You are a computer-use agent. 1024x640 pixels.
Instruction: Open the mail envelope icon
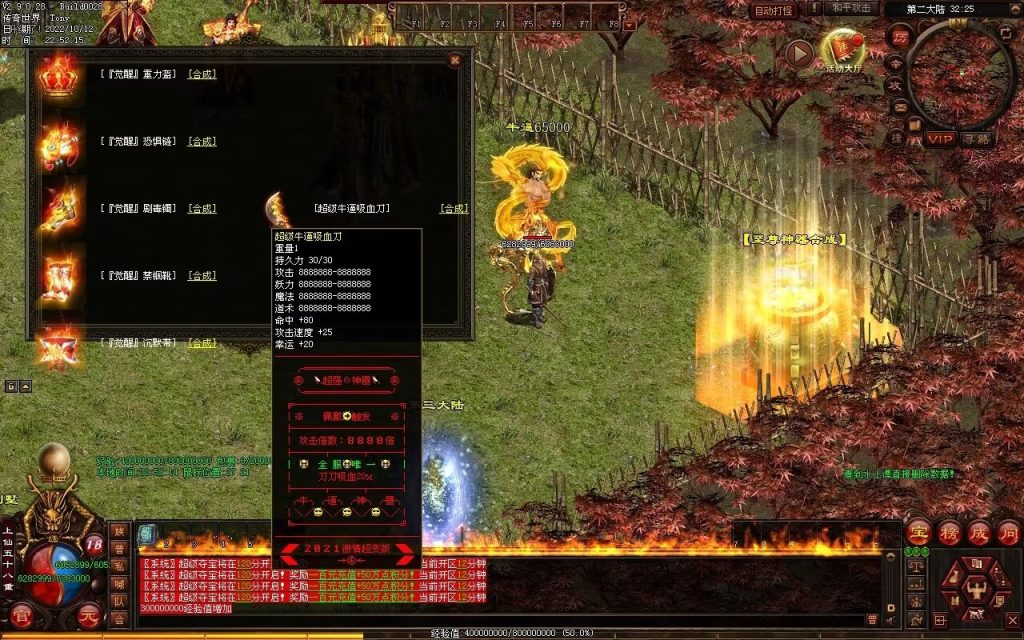(x=898, y=107)
